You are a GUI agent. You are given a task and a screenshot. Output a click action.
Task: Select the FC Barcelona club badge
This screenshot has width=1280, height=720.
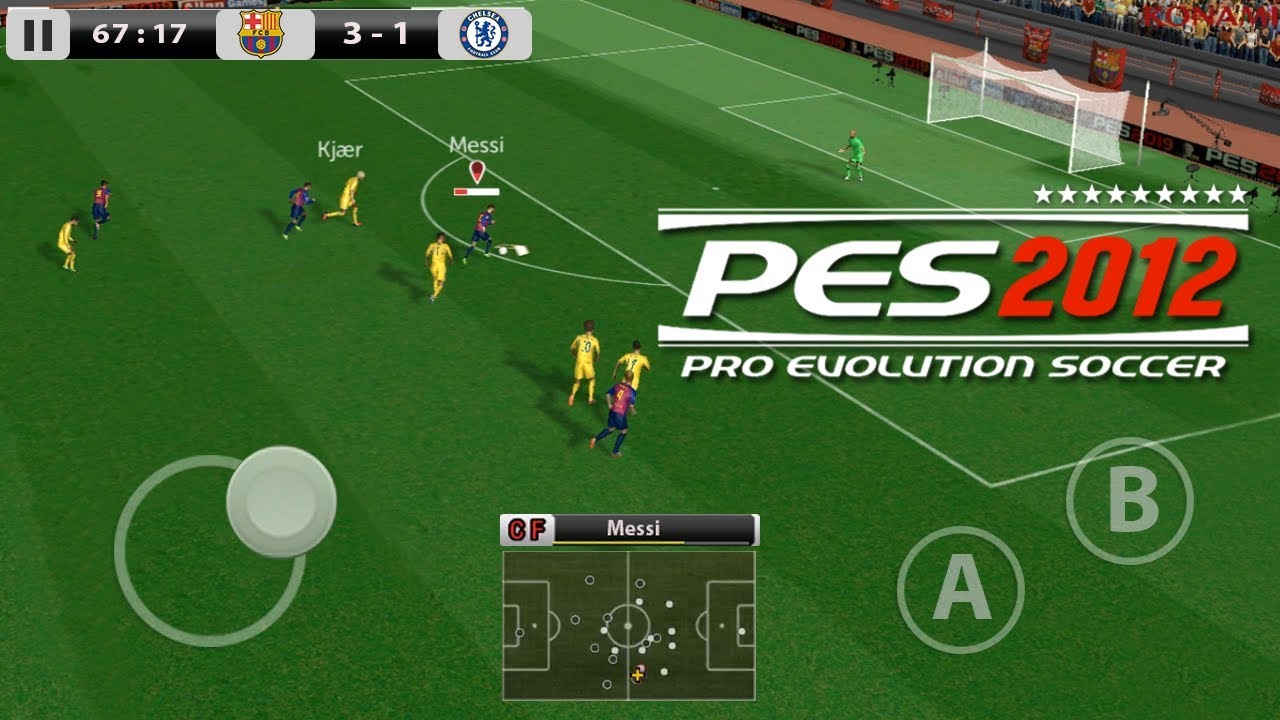[263, 32]
